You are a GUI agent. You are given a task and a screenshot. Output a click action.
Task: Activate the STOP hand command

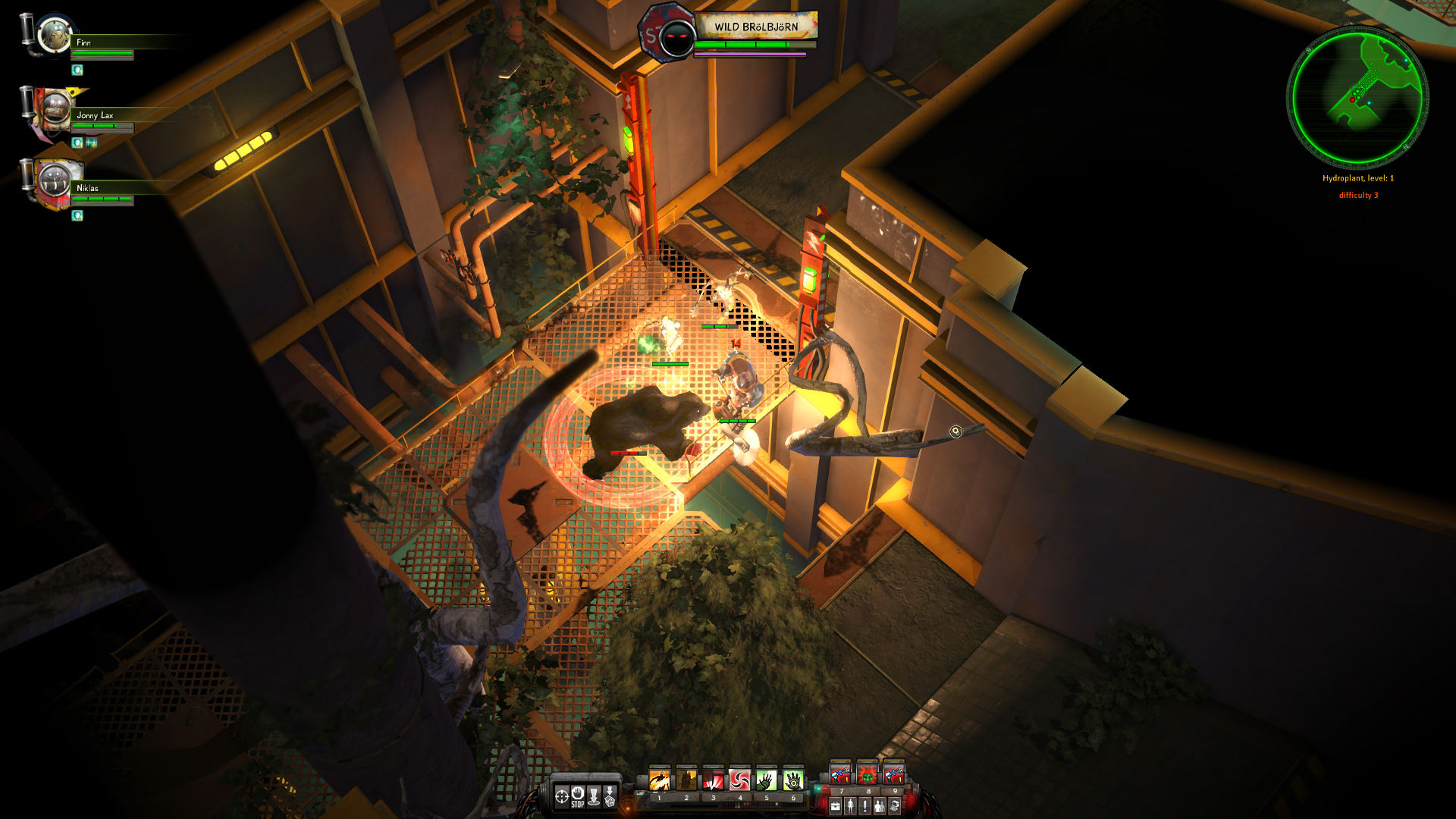pos(578,795)
